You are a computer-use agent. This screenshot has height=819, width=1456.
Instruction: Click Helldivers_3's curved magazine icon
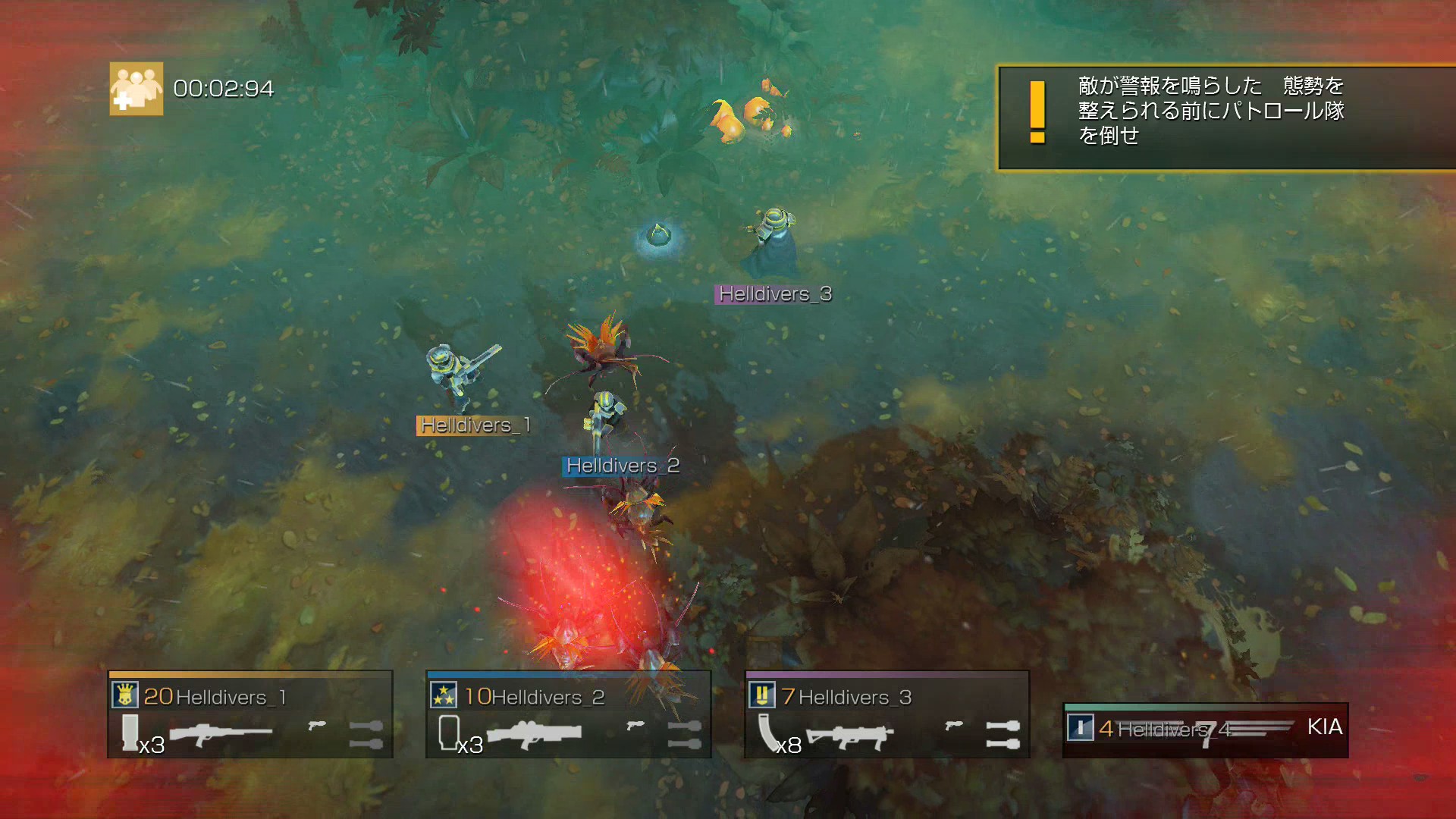click(x=769, y=733)
